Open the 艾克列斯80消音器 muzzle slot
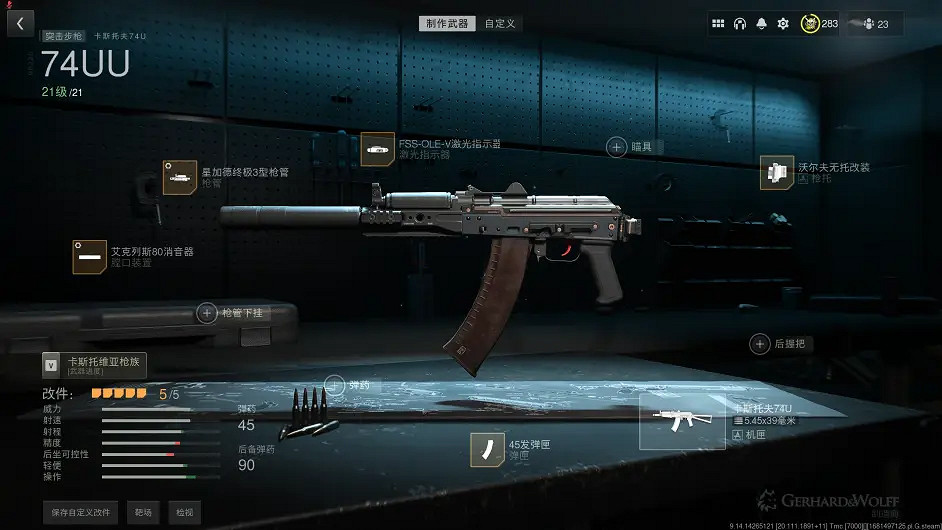Viewport: 942px width, 530px height. point(90,257)
